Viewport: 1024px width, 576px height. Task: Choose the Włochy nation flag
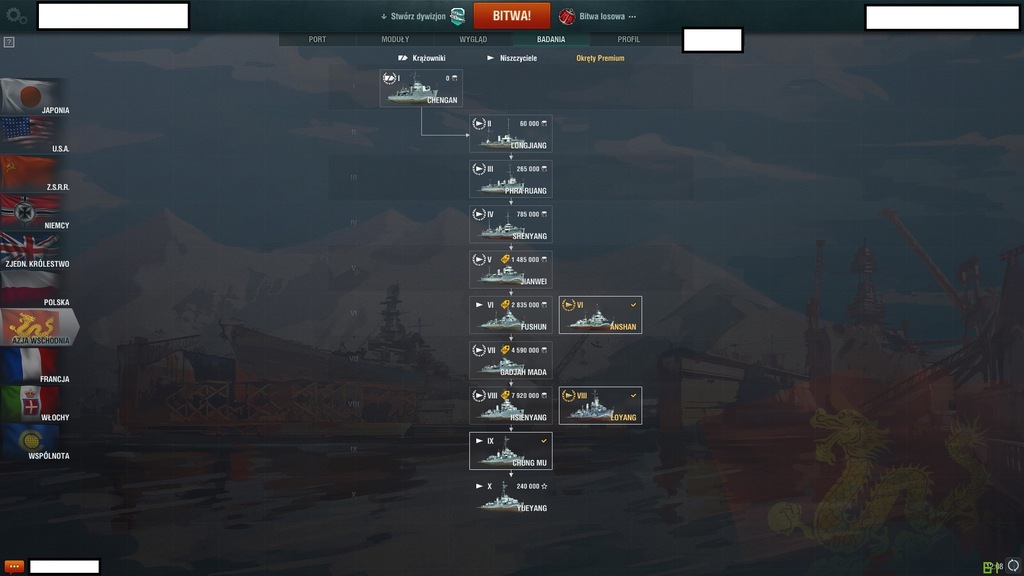(x=35, y=404)
